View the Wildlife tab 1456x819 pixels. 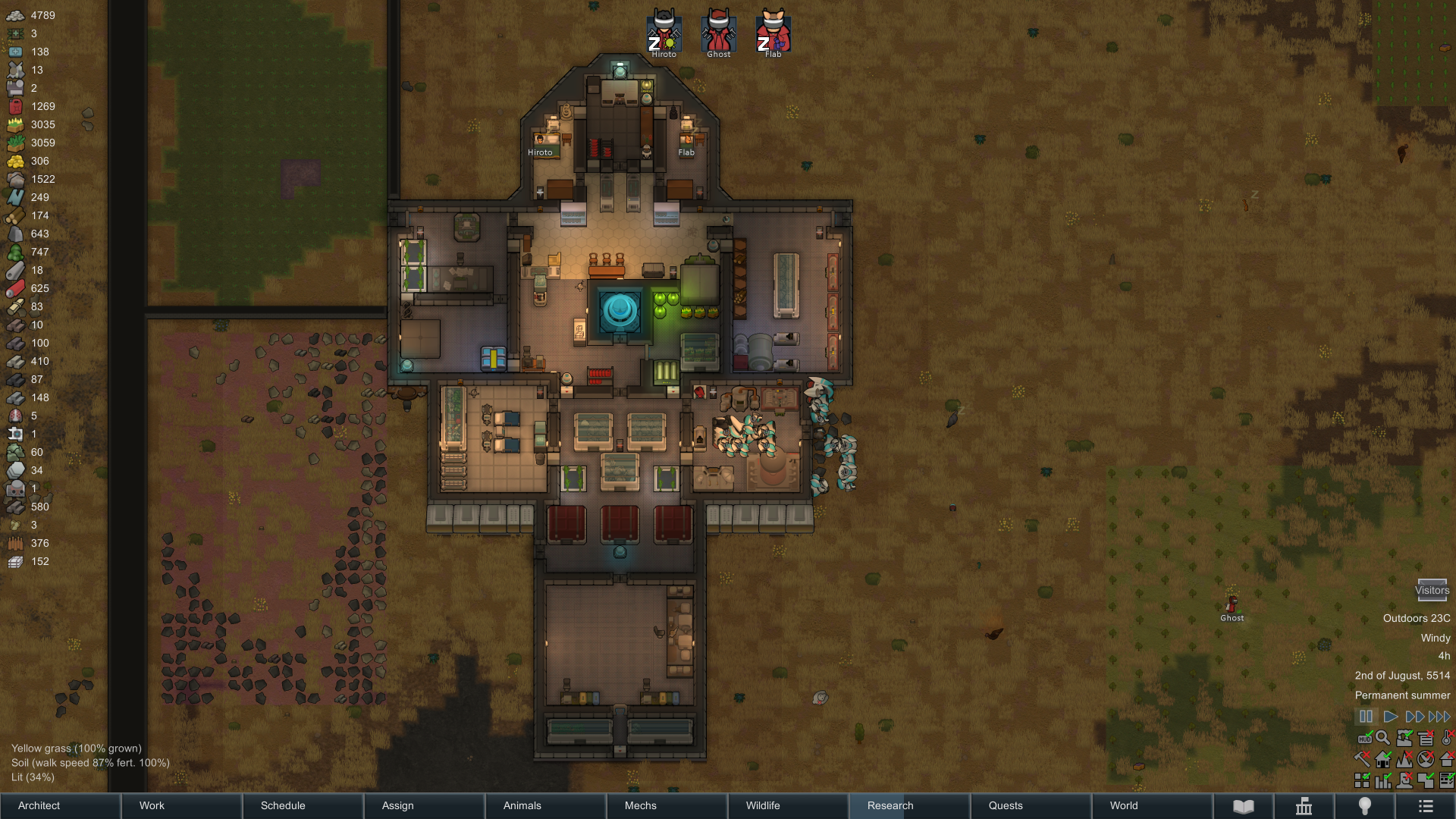[789, 805]
